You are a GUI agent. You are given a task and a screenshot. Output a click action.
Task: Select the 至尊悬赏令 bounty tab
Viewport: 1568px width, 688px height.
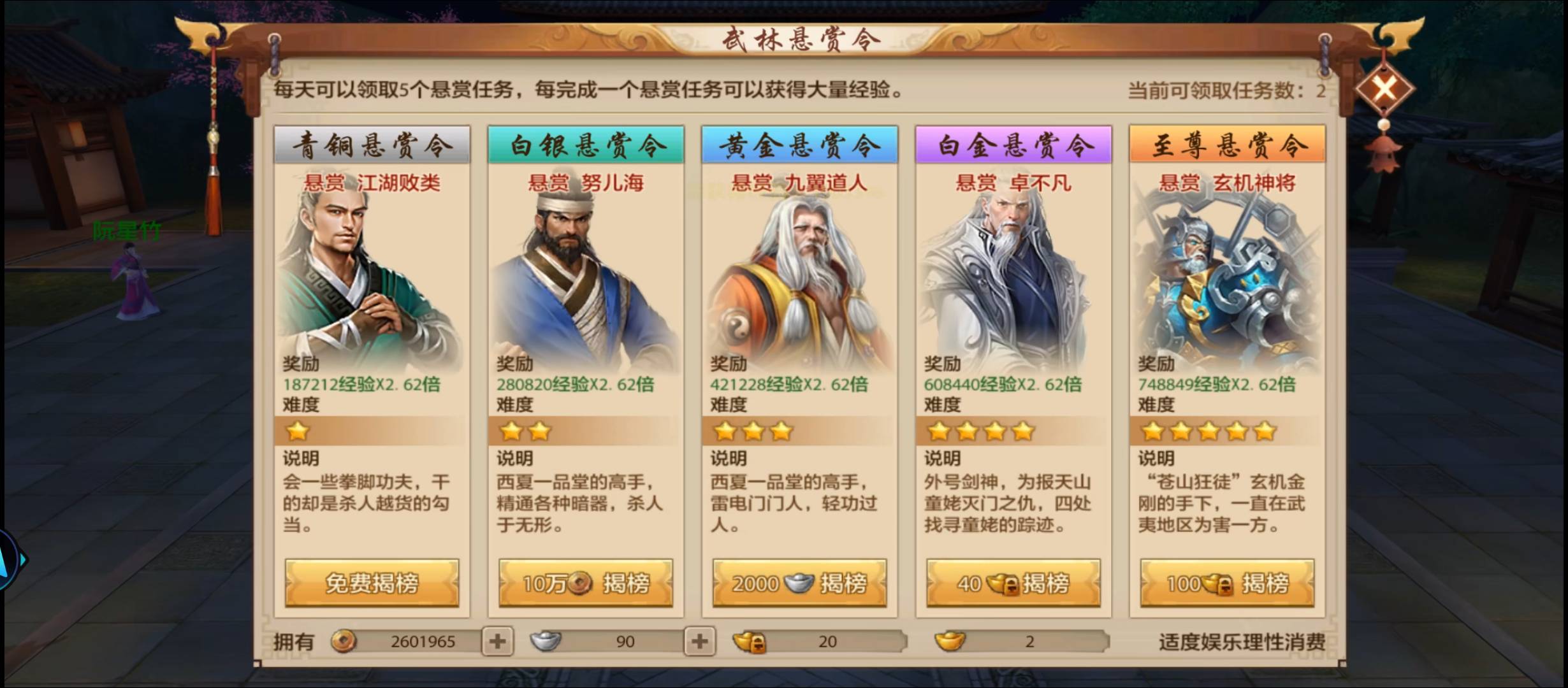click(x=1226, y=145)
